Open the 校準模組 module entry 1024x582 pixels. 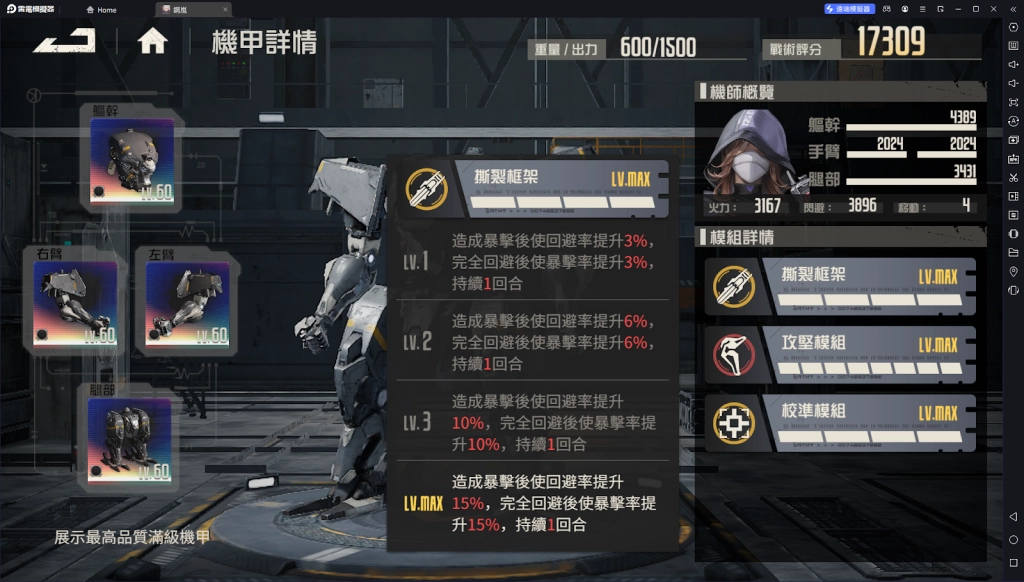click(840, 422)
